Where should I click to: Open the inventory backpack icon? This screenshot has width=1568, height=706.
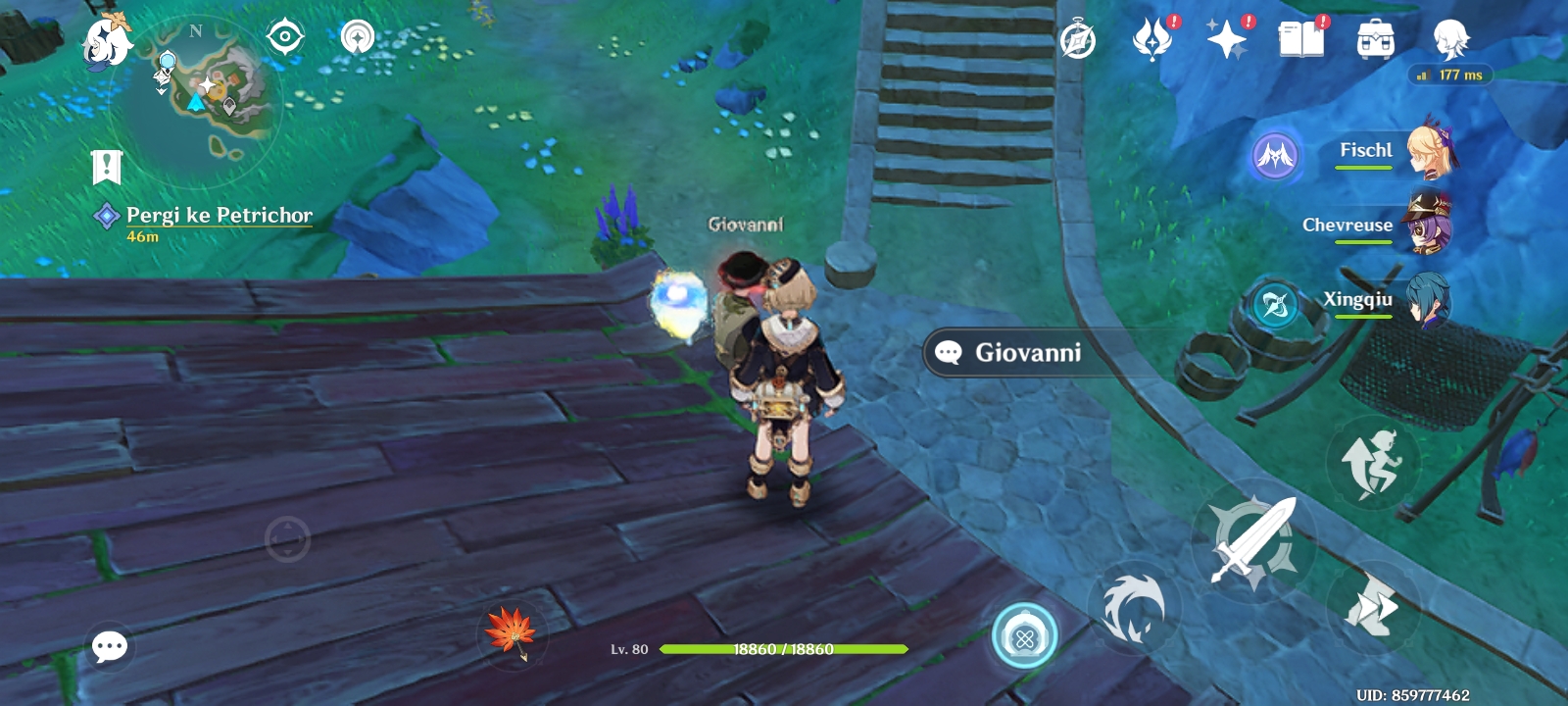click(1376, 38)
